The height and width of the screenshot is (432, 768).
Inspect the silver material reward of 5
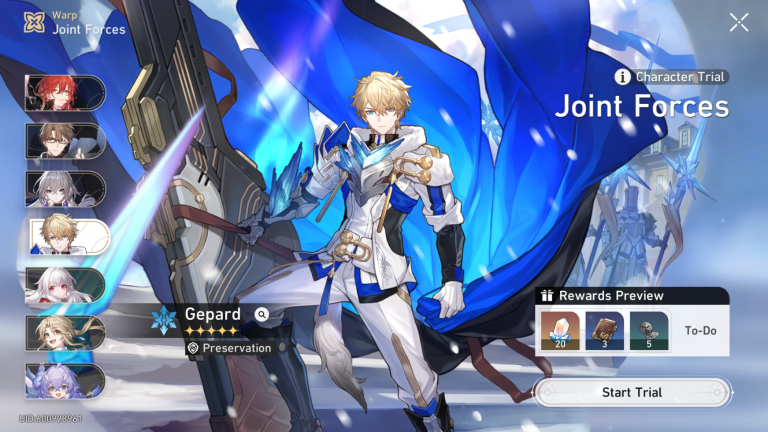[649, 331]
